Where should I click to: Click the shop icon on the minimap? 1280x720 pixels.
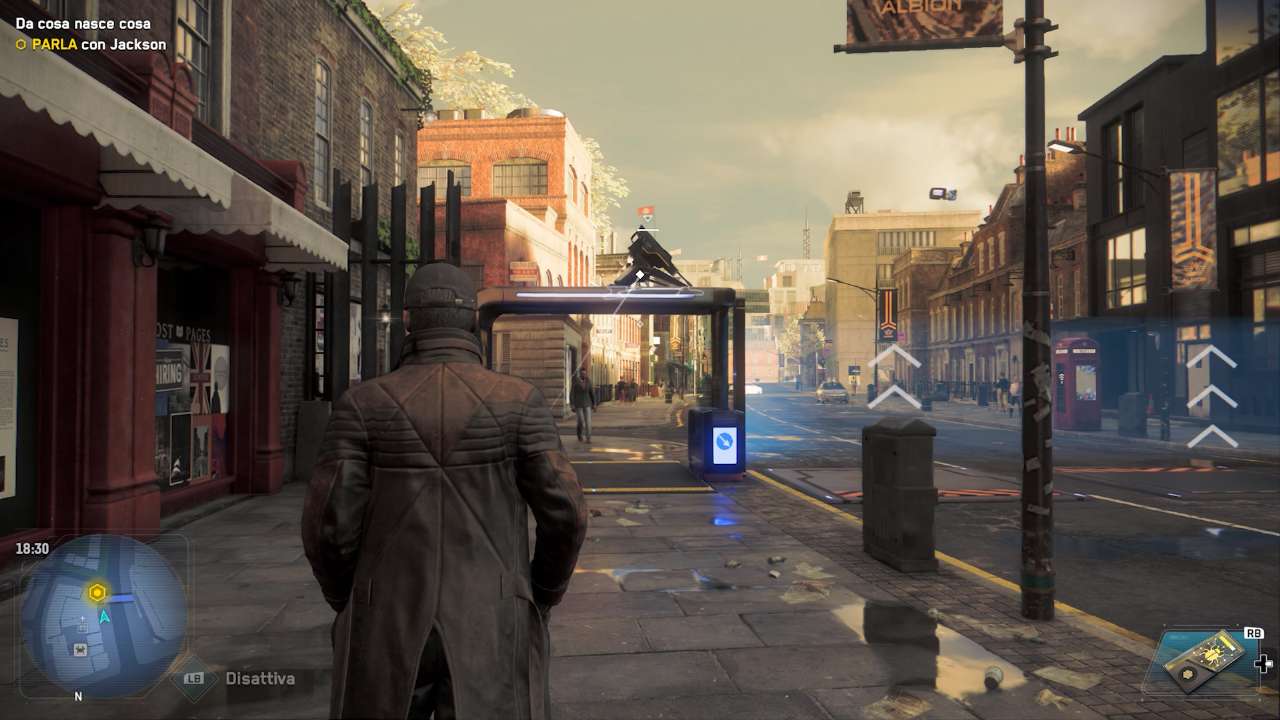[x=80, y=649]
